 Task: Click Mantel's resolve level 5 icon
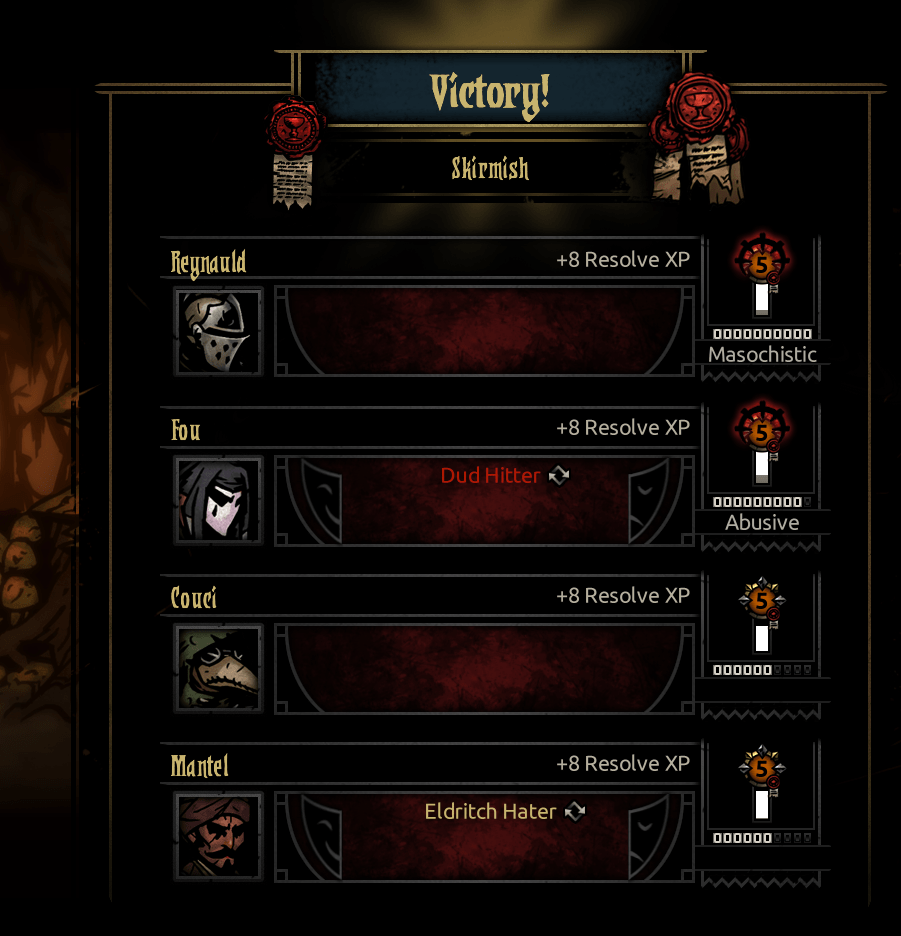762,768
